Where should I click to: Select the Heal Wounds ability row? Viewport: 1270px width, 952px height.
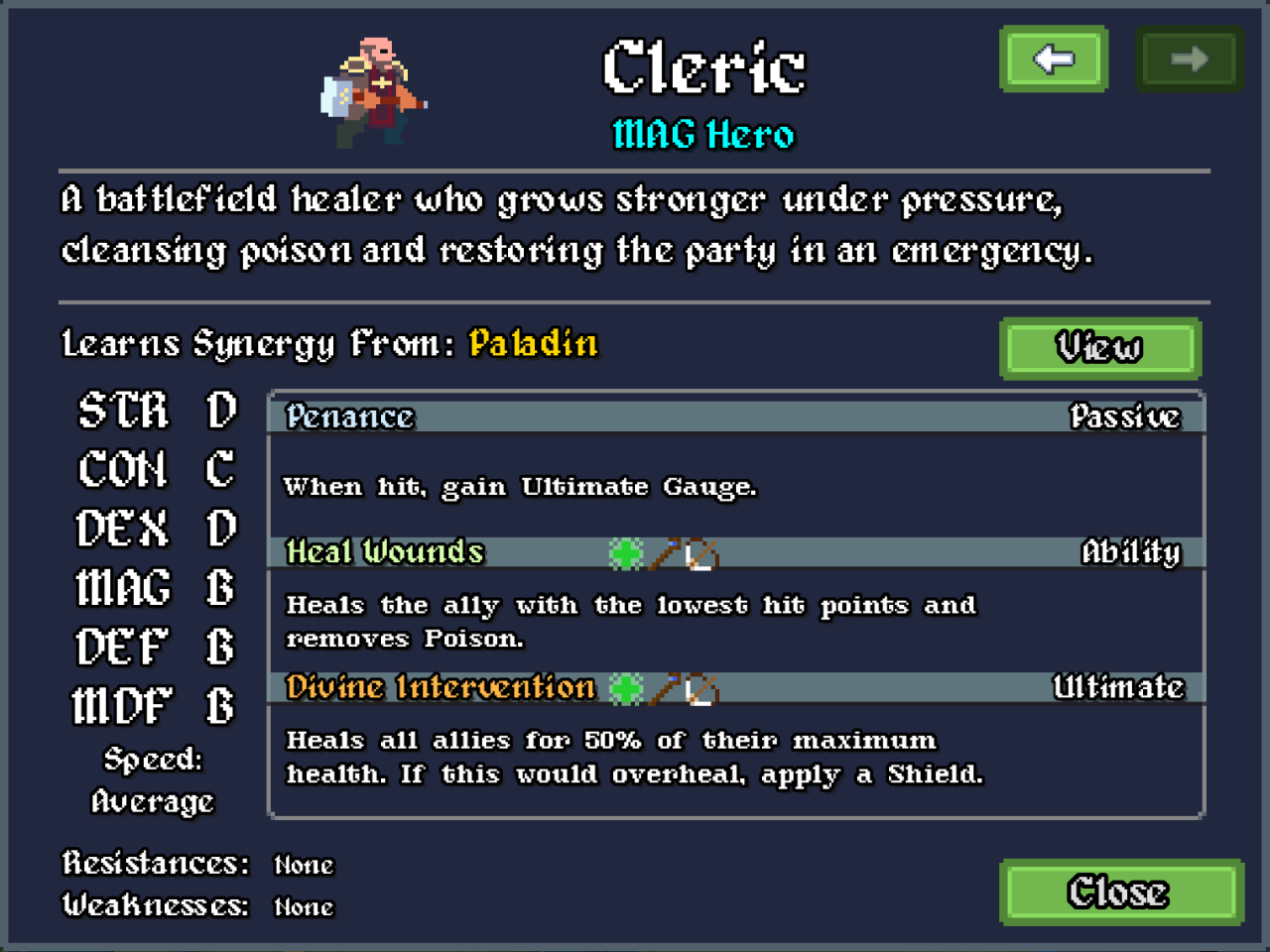735,552
